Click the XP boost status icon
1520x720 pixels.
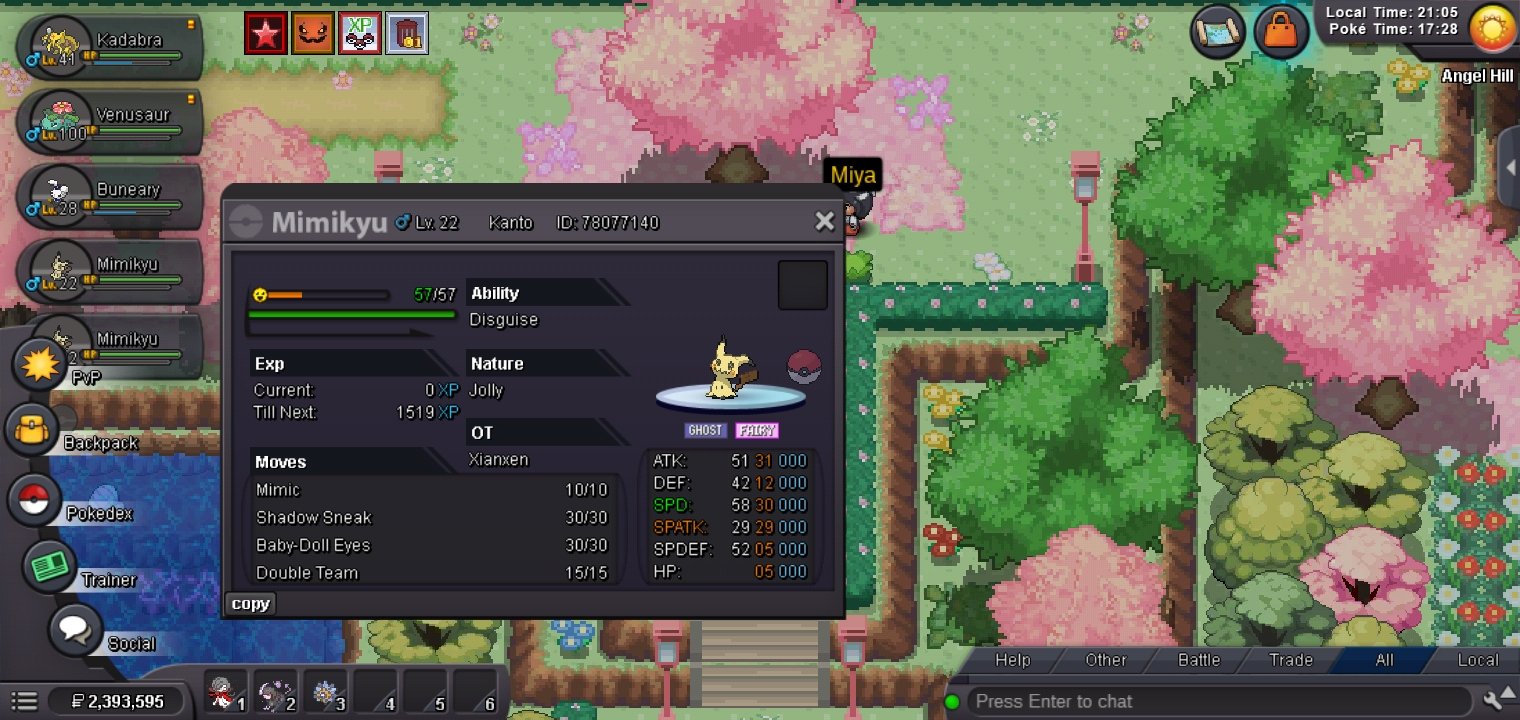tap(359, 33)
